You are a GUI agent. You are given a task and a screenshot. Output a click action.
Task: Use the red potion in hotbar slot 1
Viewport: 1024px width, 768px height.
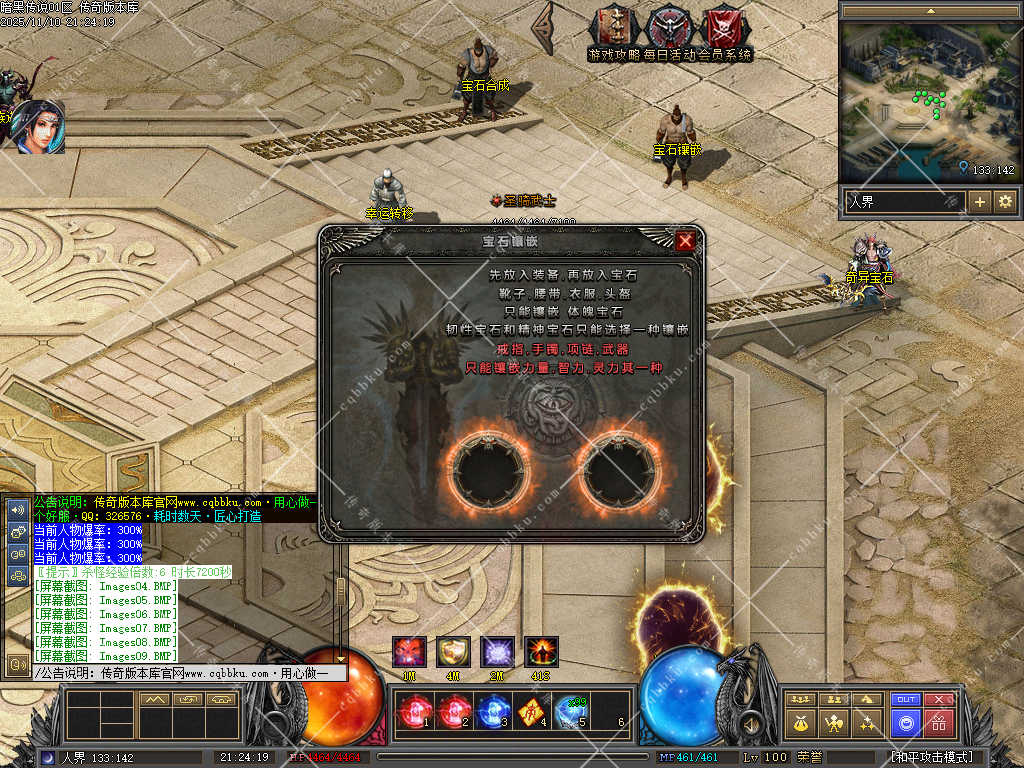[413, 712]
